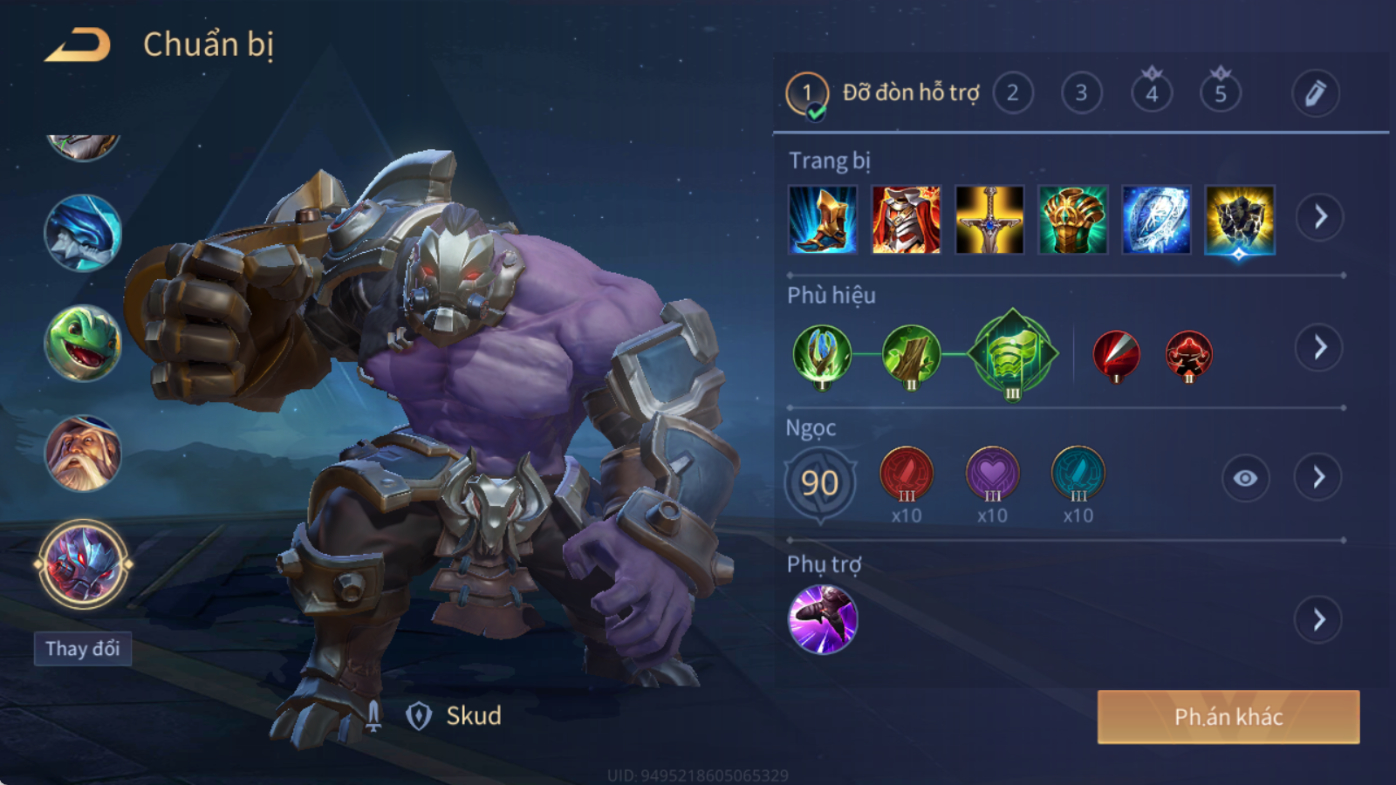This screenshot has width=1396, height=785.
Task: Open the Ngọc gem settings arrow
Action: tap(1319, 478)
